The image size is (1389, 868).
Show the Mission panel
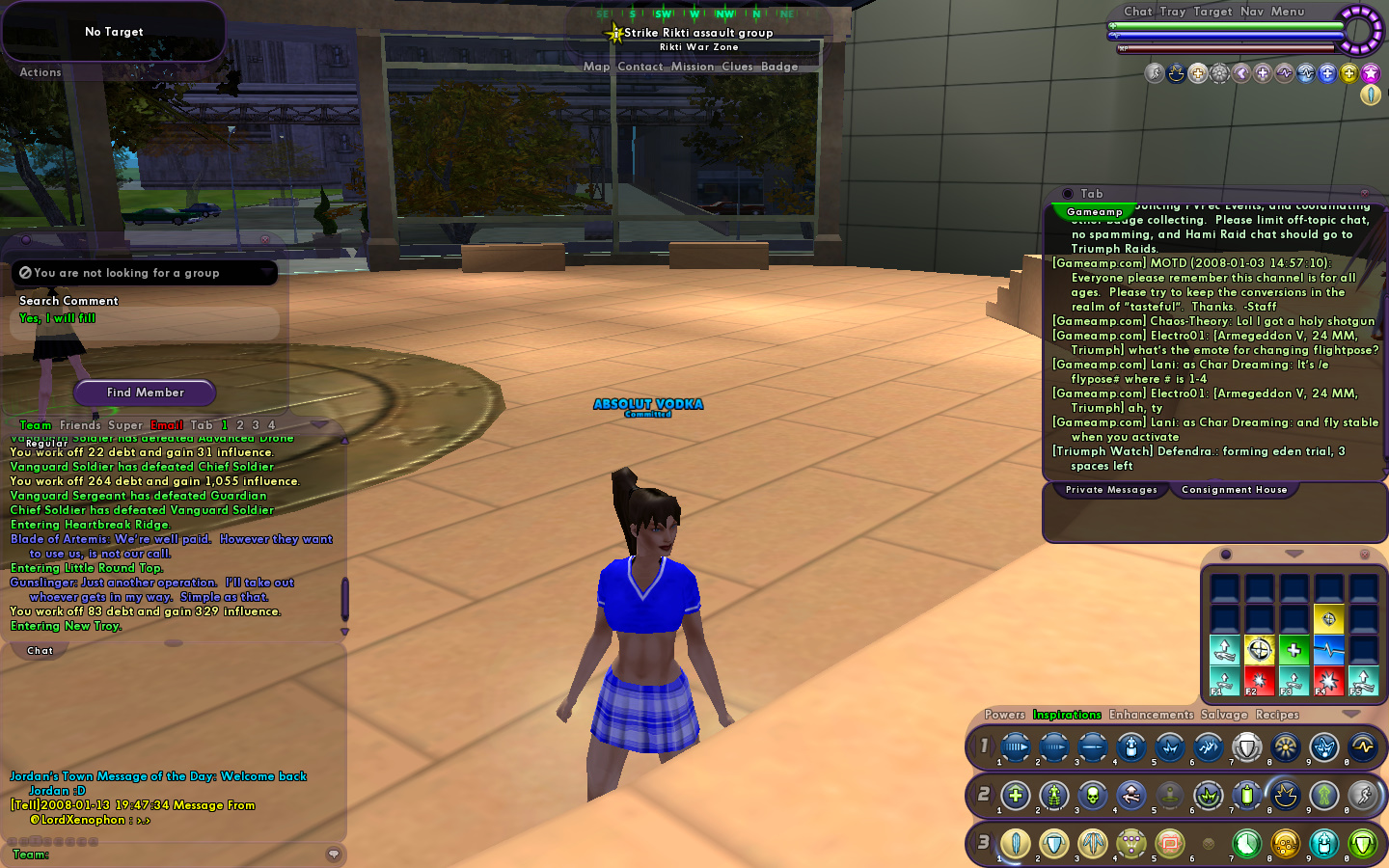[693, 67]
